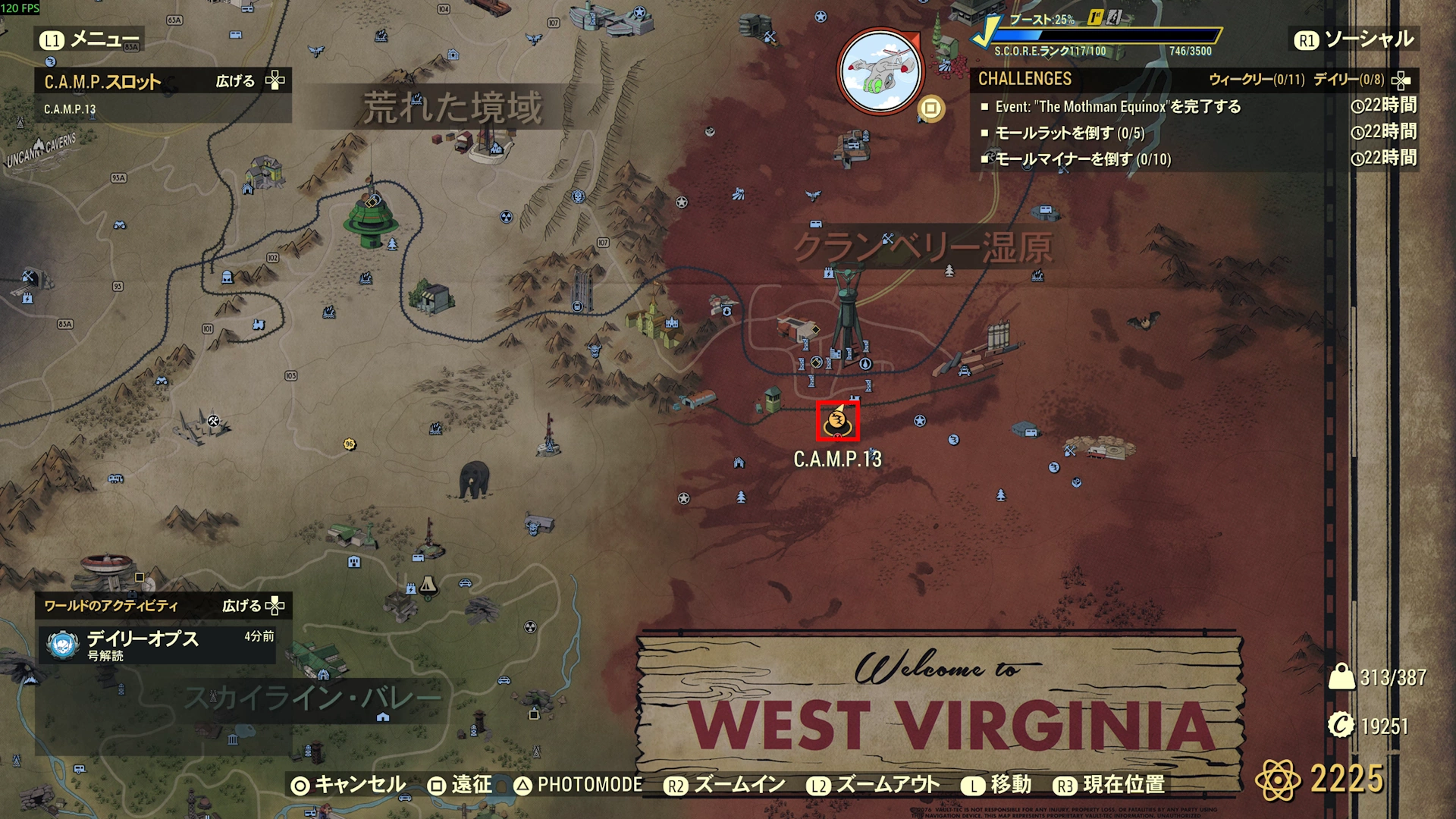Select the Mole Rat kill challenge
Viewport: 1456px width, 819px height.
[x=1068, y=133]
